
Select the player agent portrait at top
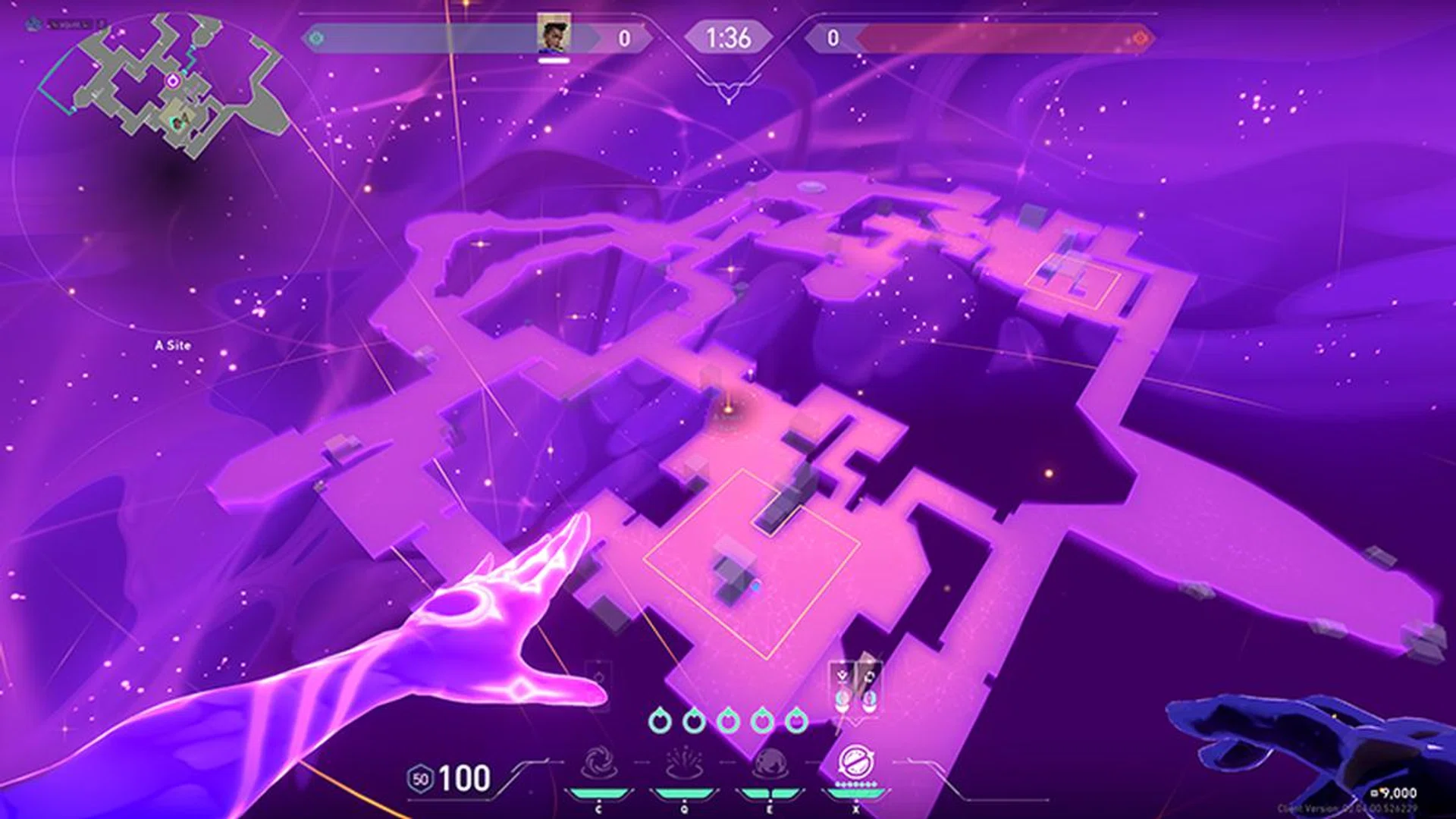point(554,36)
